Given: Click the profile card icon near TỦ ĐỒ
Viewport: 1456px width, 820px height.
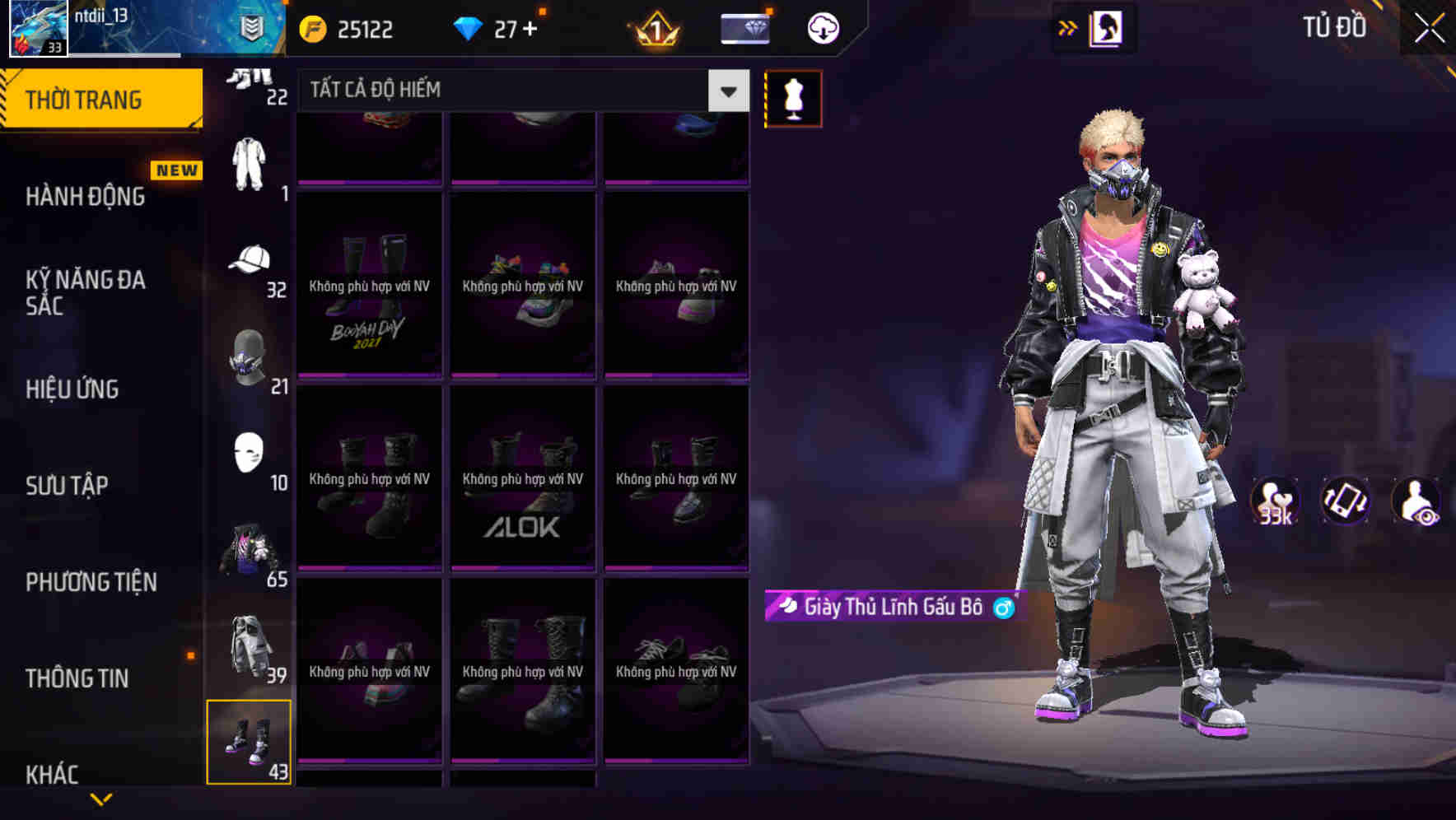Looking at the screenshot, I should (1107, 27).
